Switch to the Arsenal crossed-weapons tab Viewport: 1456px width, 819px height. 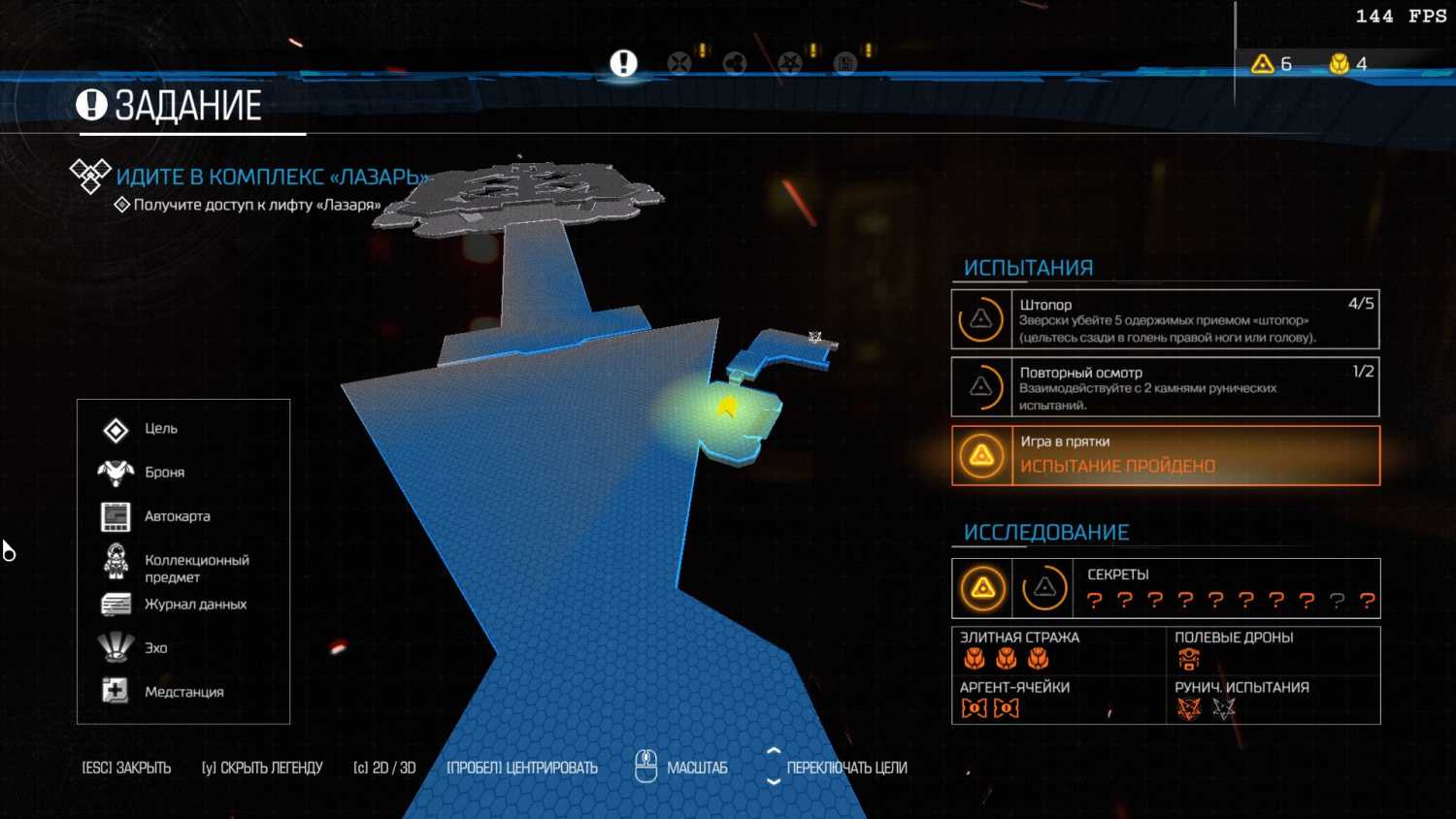[679, 63]
